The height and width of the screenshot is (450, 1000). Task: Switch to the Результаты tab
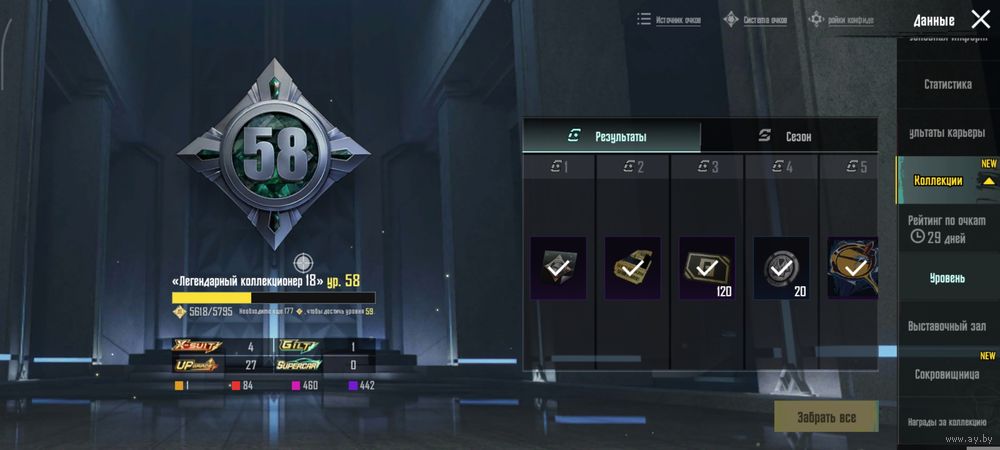click(611, 136)
